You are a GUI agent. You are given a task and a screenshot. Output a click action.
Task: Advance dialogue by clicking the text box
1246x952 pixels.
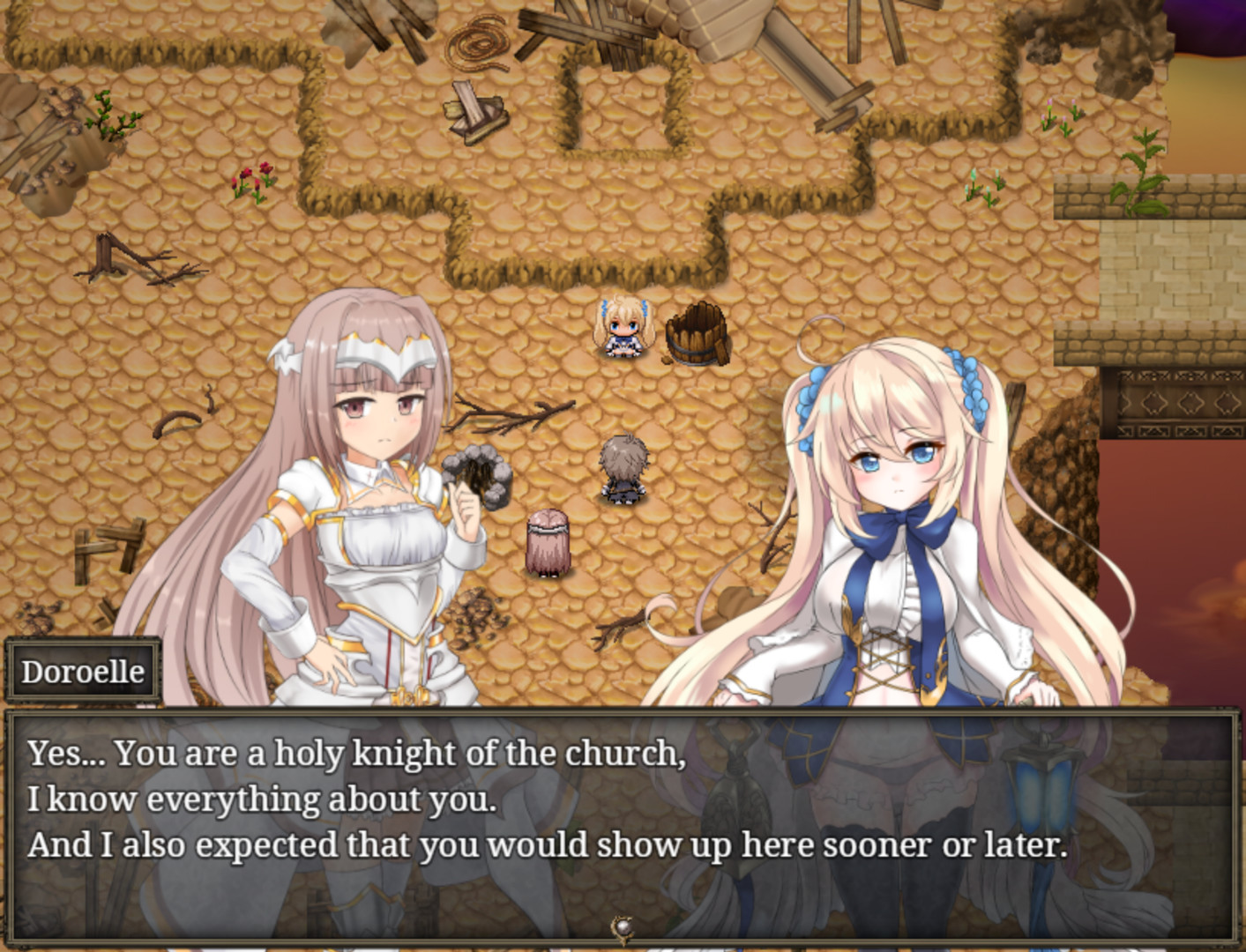tap(623, 811)
